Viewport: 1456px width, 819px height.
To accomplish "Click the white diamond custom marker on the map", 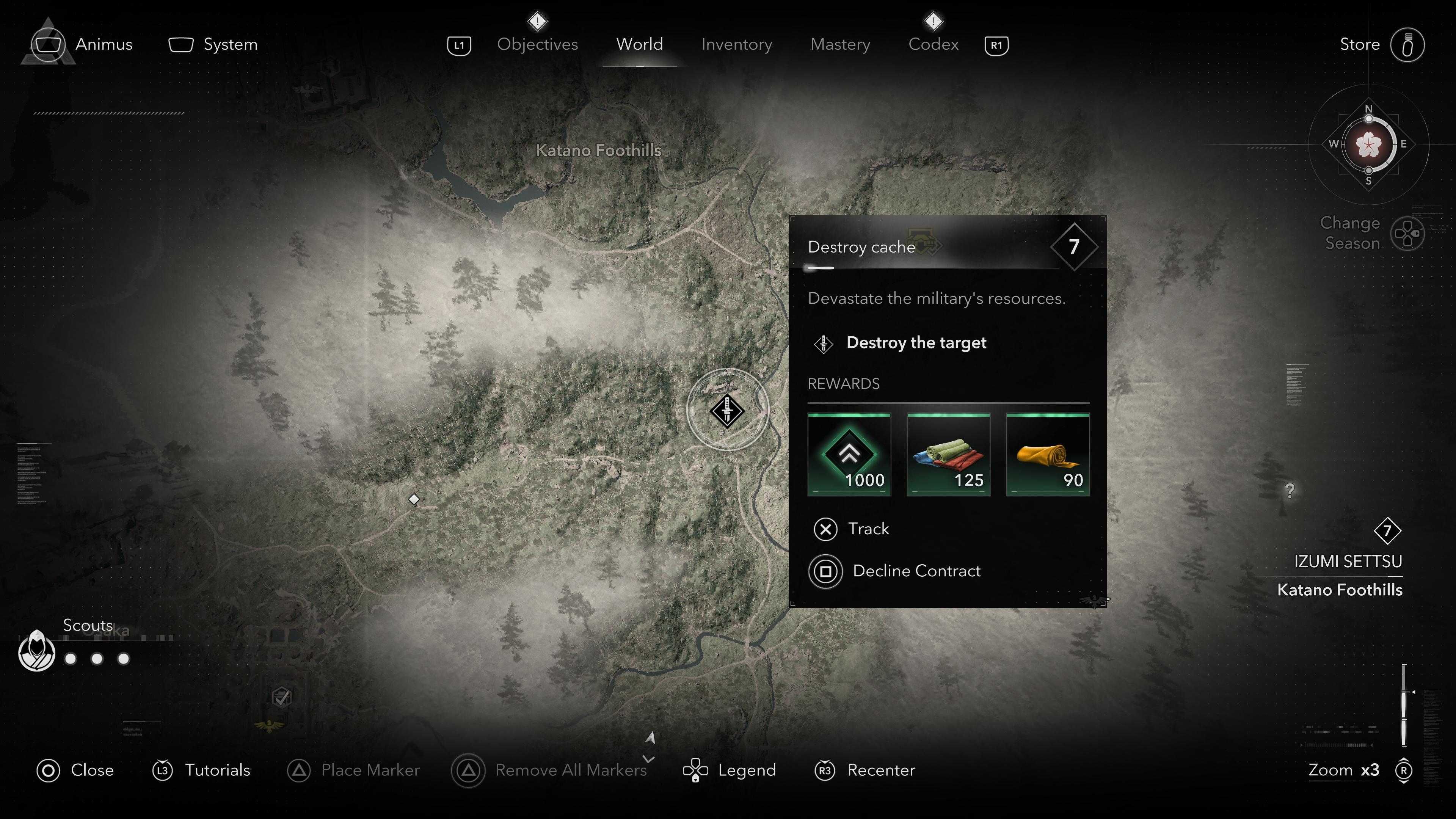I will point(414,499).
